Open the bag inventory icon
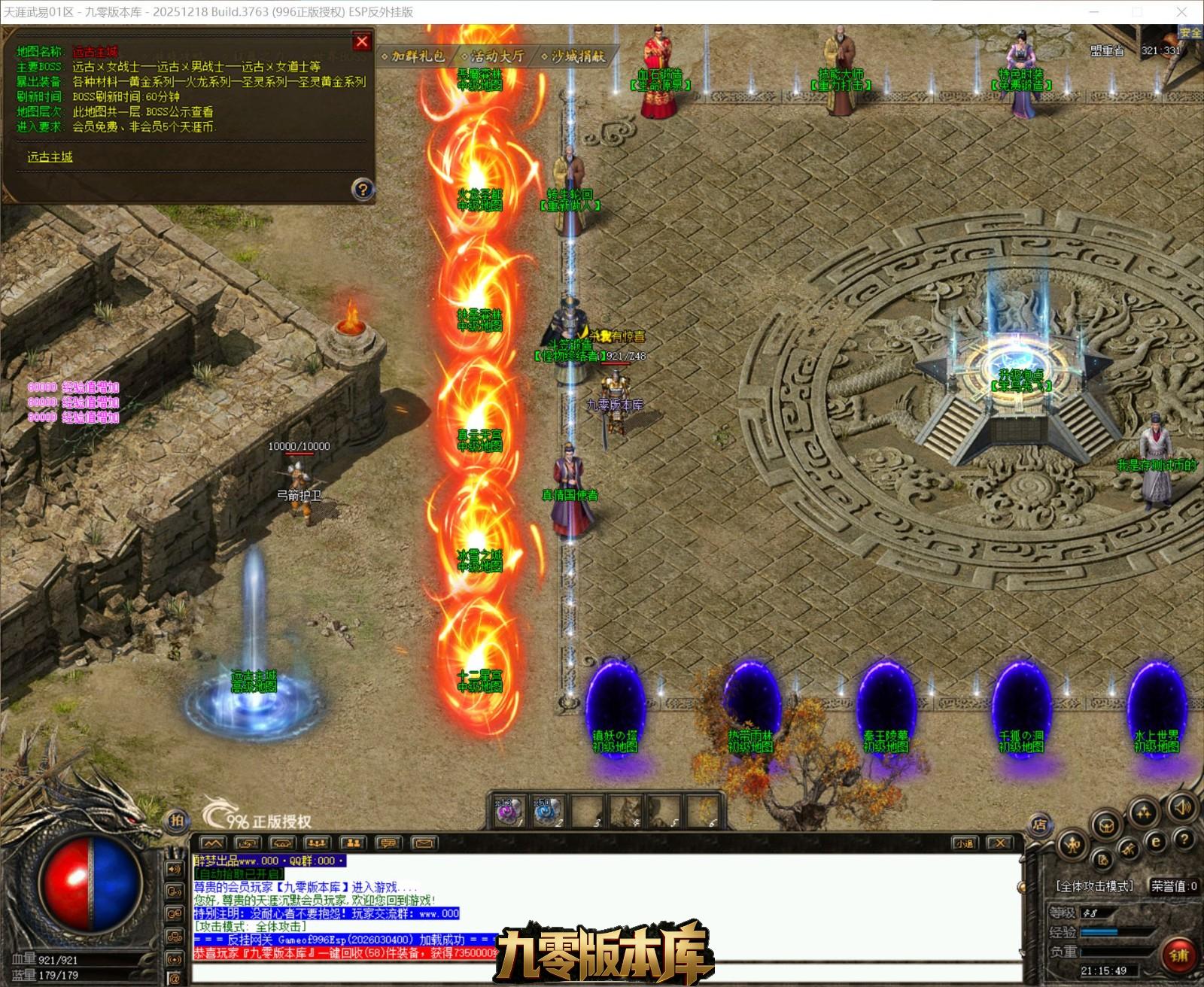1204x987 pixels. click(x=1106, y=825)
